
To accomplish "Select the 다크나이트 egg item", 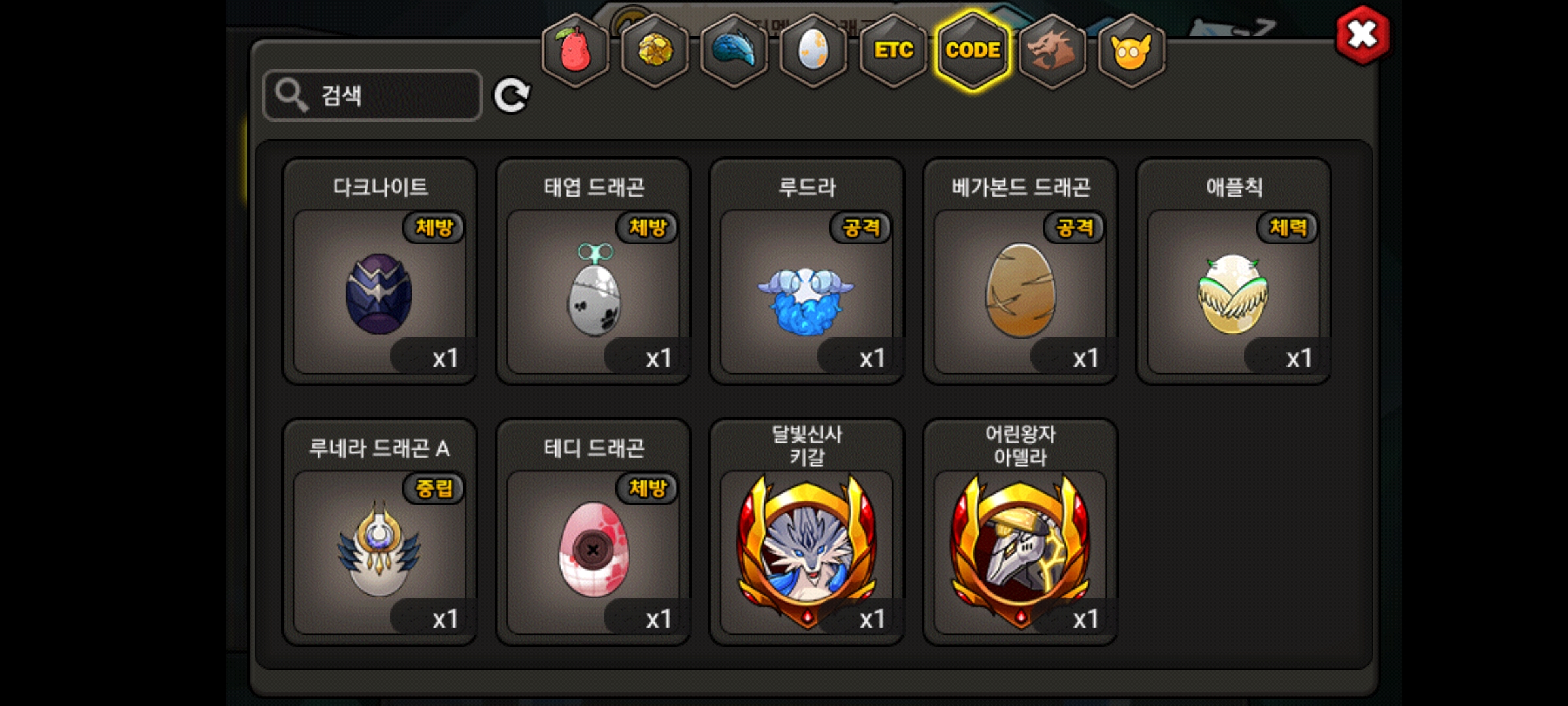I will click(380, 292).
